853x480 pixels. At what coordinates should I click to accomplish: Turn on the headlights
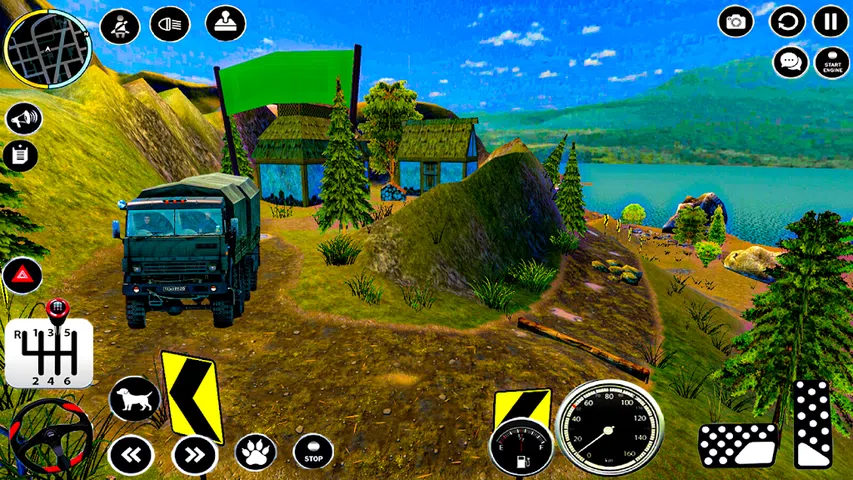coord(170,24)
